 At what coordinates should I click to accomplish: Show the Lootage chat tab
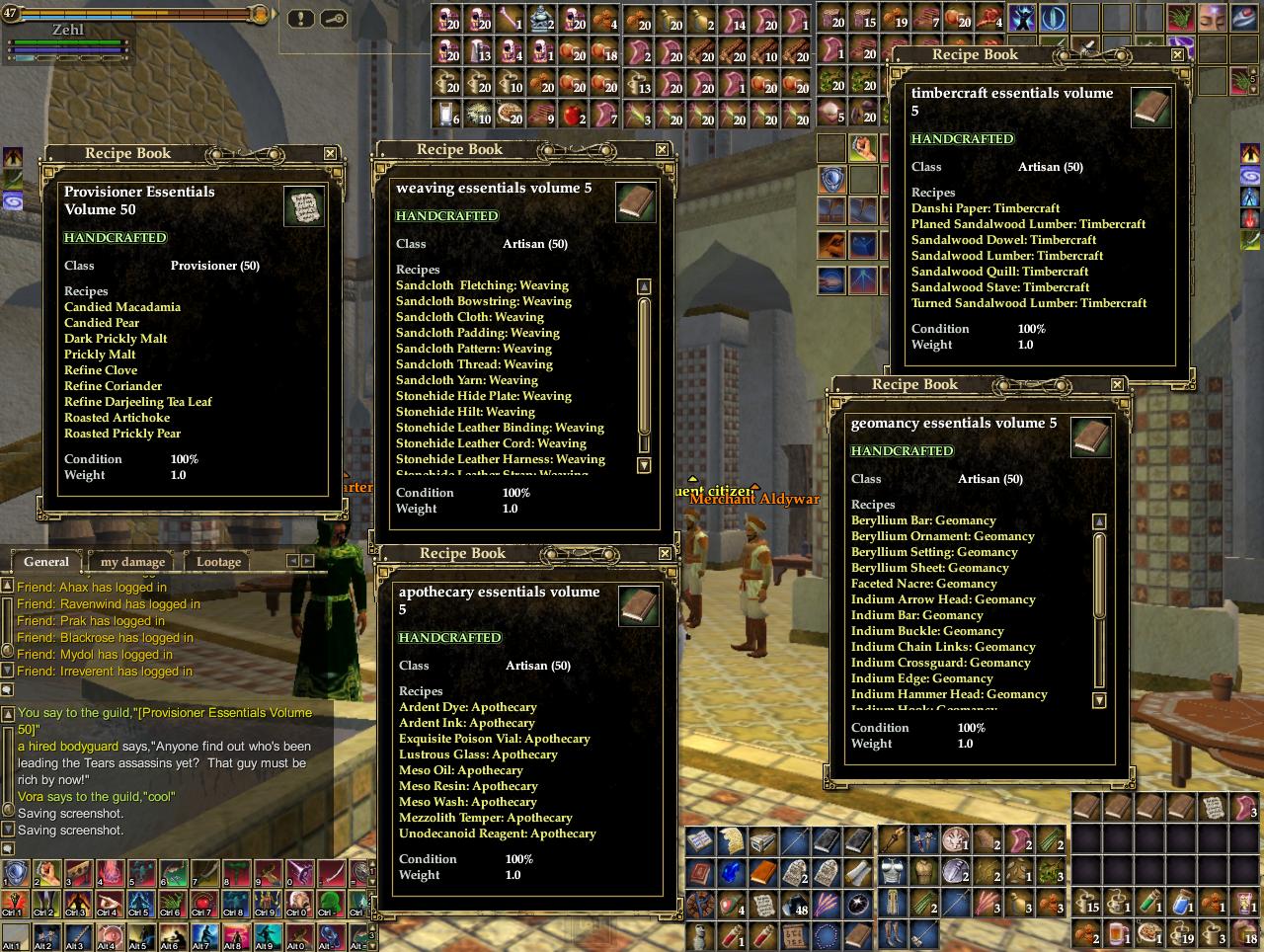pyautogui.click(x=218, y=562)
